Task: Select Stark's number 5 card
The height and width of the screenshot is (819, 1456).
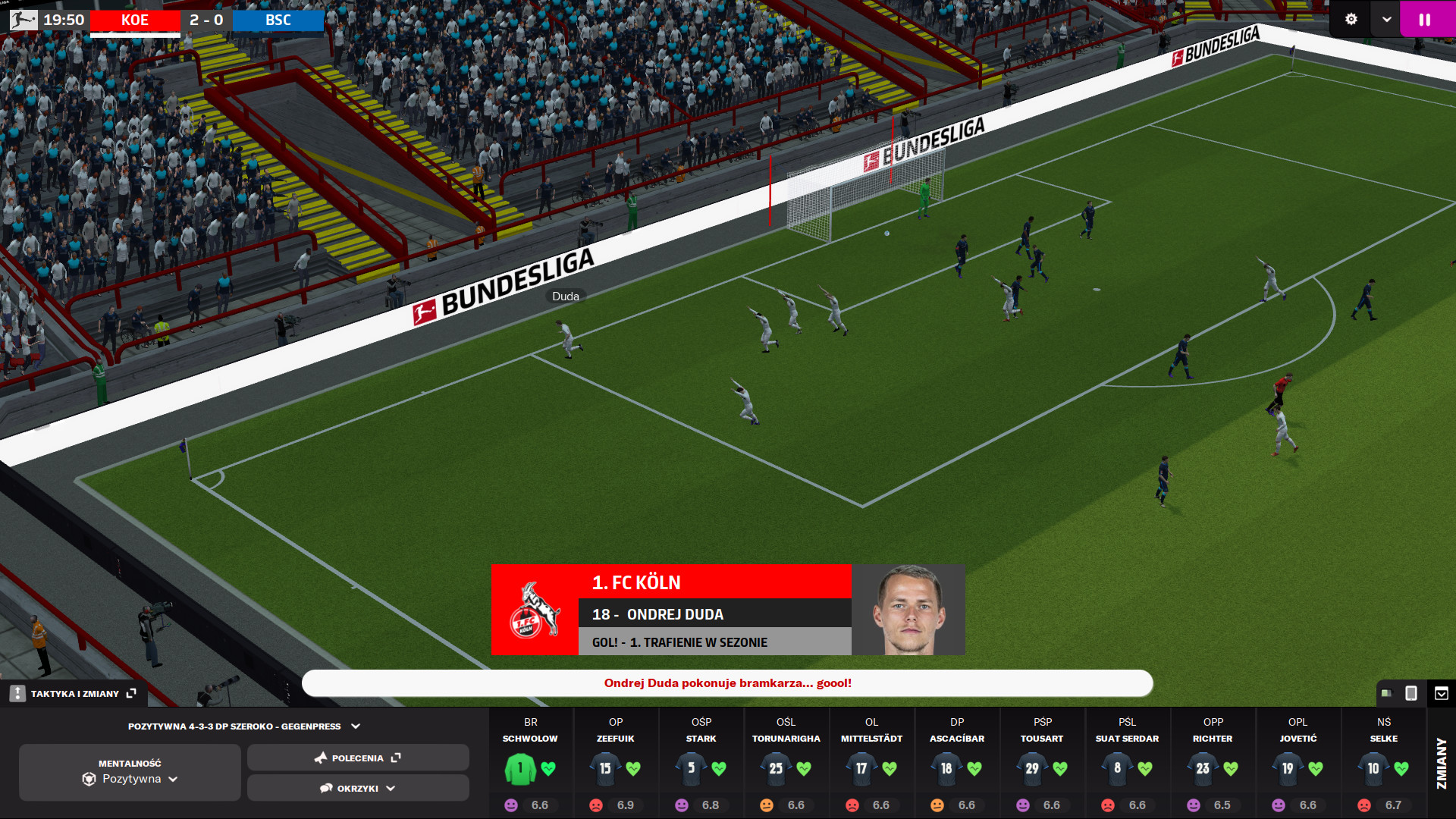Action: click(691, 768)
